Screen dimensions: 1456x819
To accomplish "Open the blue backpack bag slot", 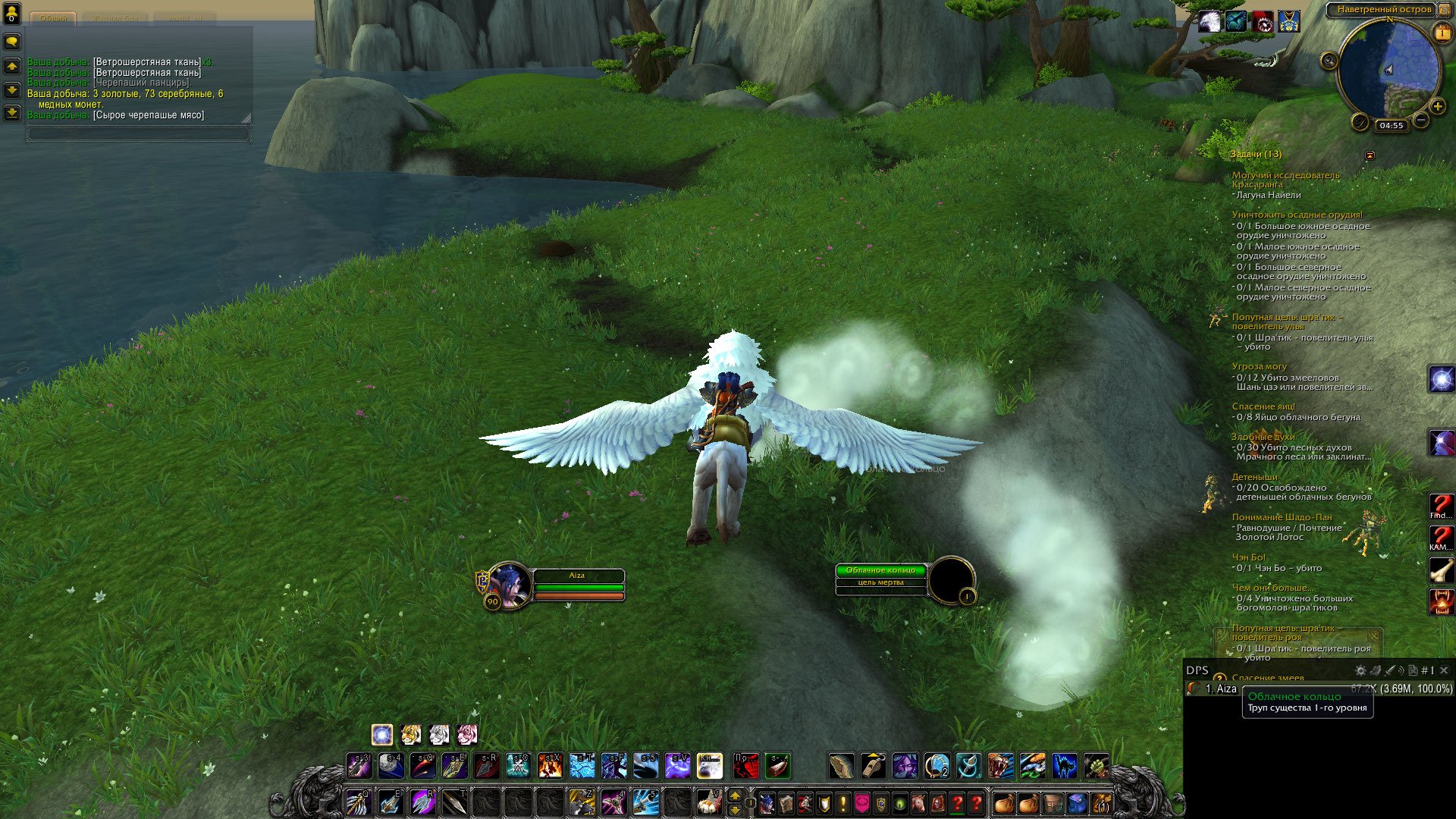I will 1077,803.
